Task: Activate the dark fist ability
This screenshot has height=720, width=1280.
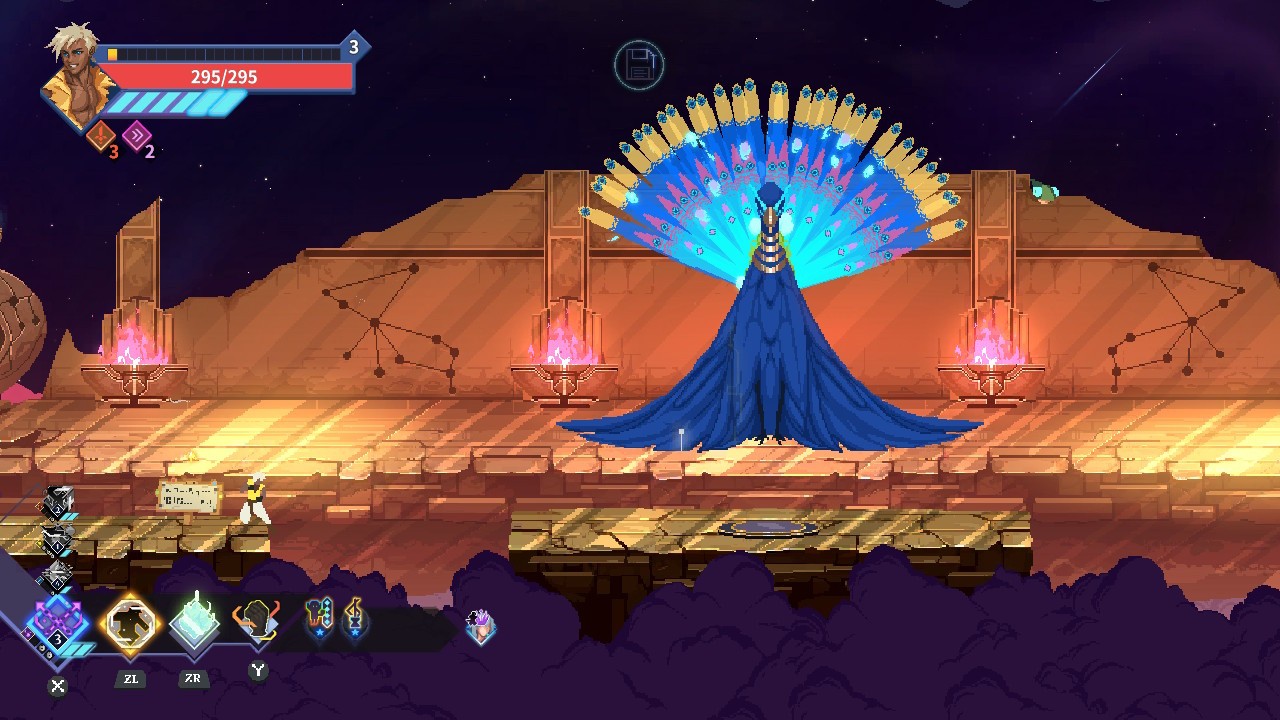Action: [257, 622]
